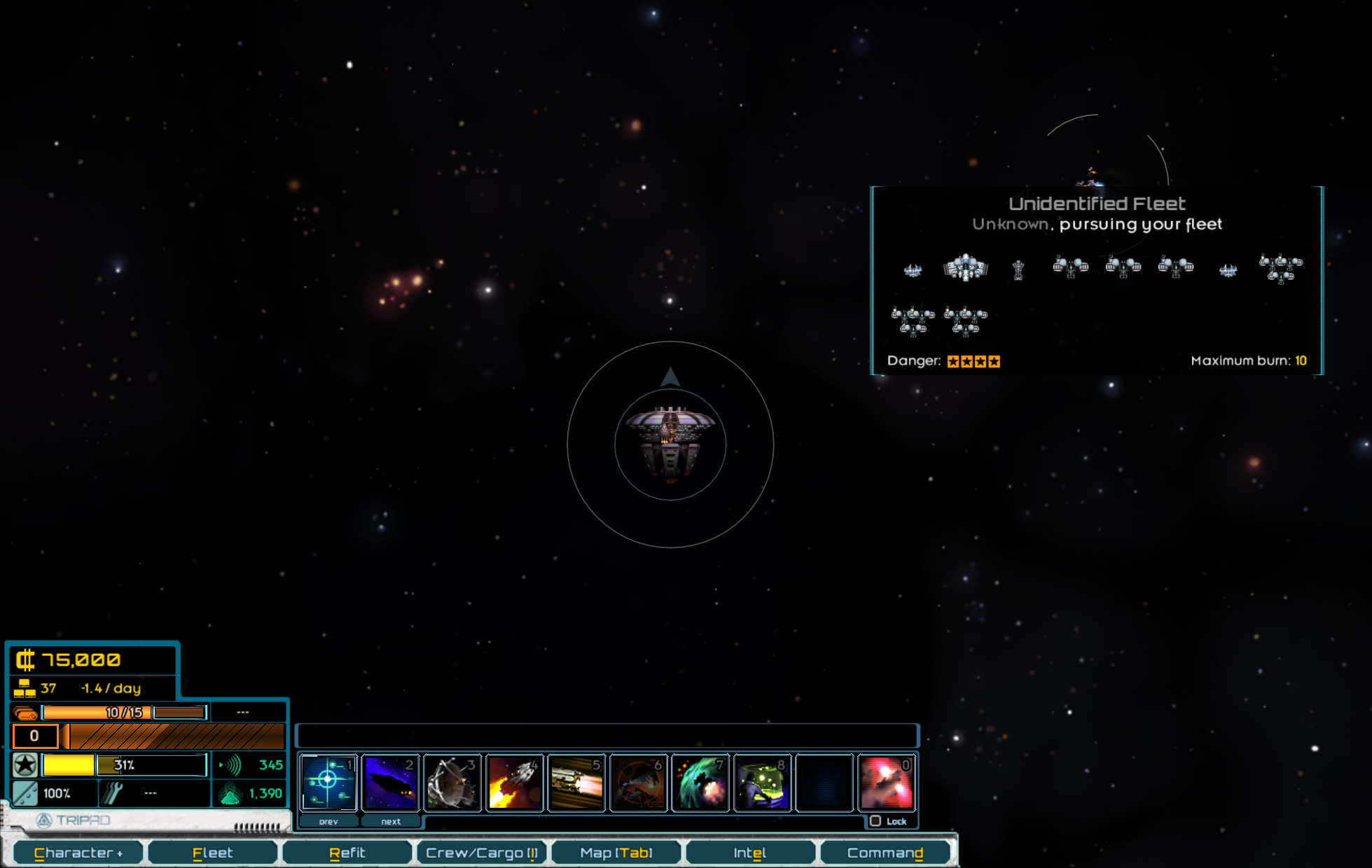This screenshot has width=1372, height=868.
Task: Engage the Sustained Burn ability in slot 5
Action: pos(576,782)
